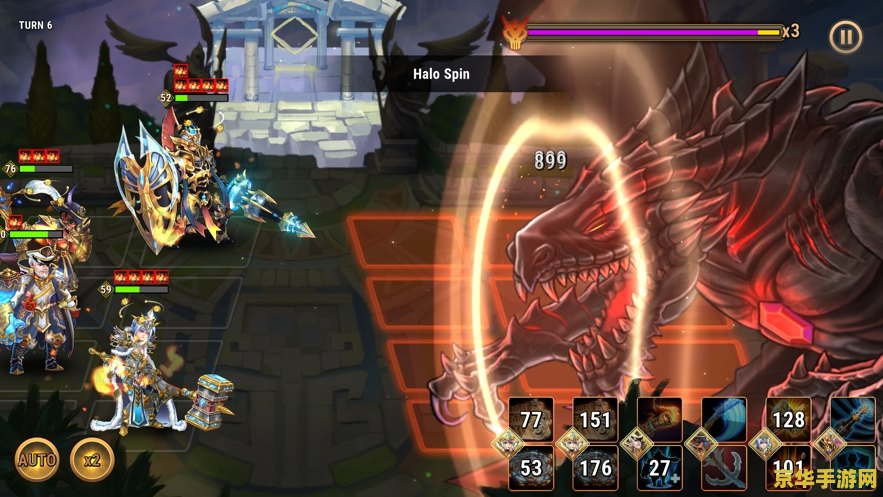Select the silhouette heal skill showing 27
The image size is (883, 497).
click(x=660, y=467)
